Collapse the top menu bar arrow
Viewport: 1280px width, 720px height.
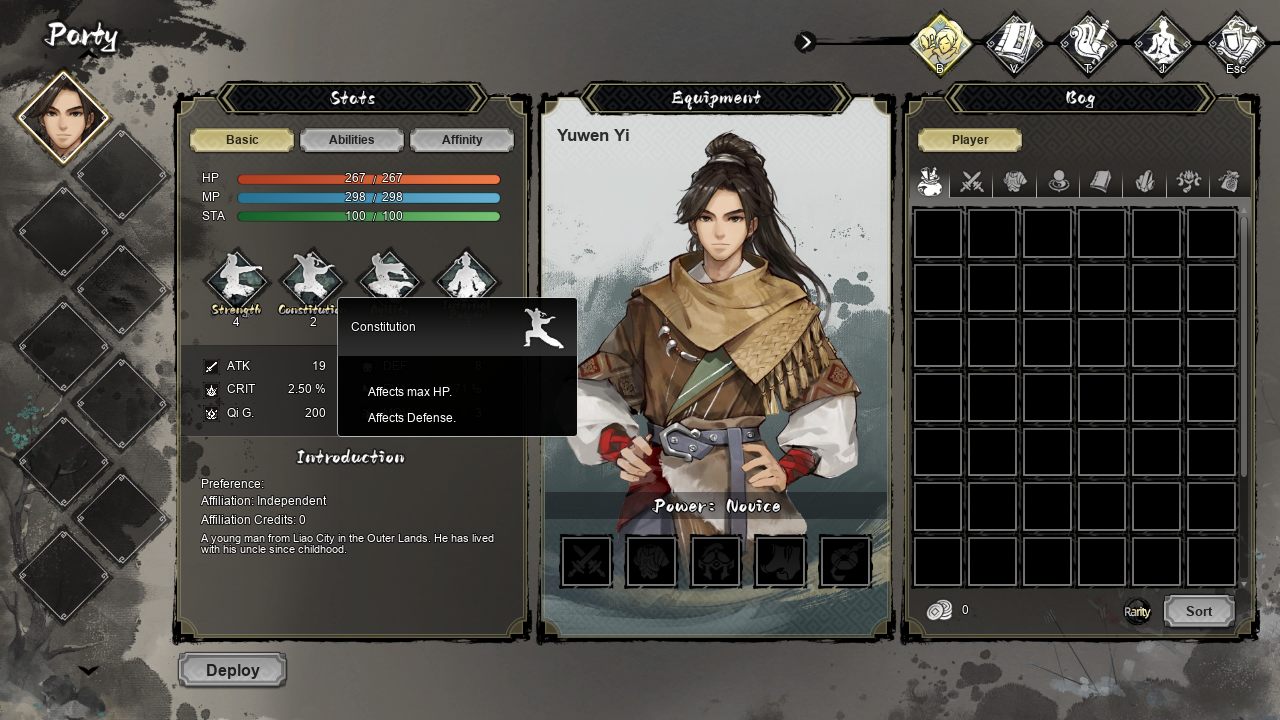tap(806, 42)
